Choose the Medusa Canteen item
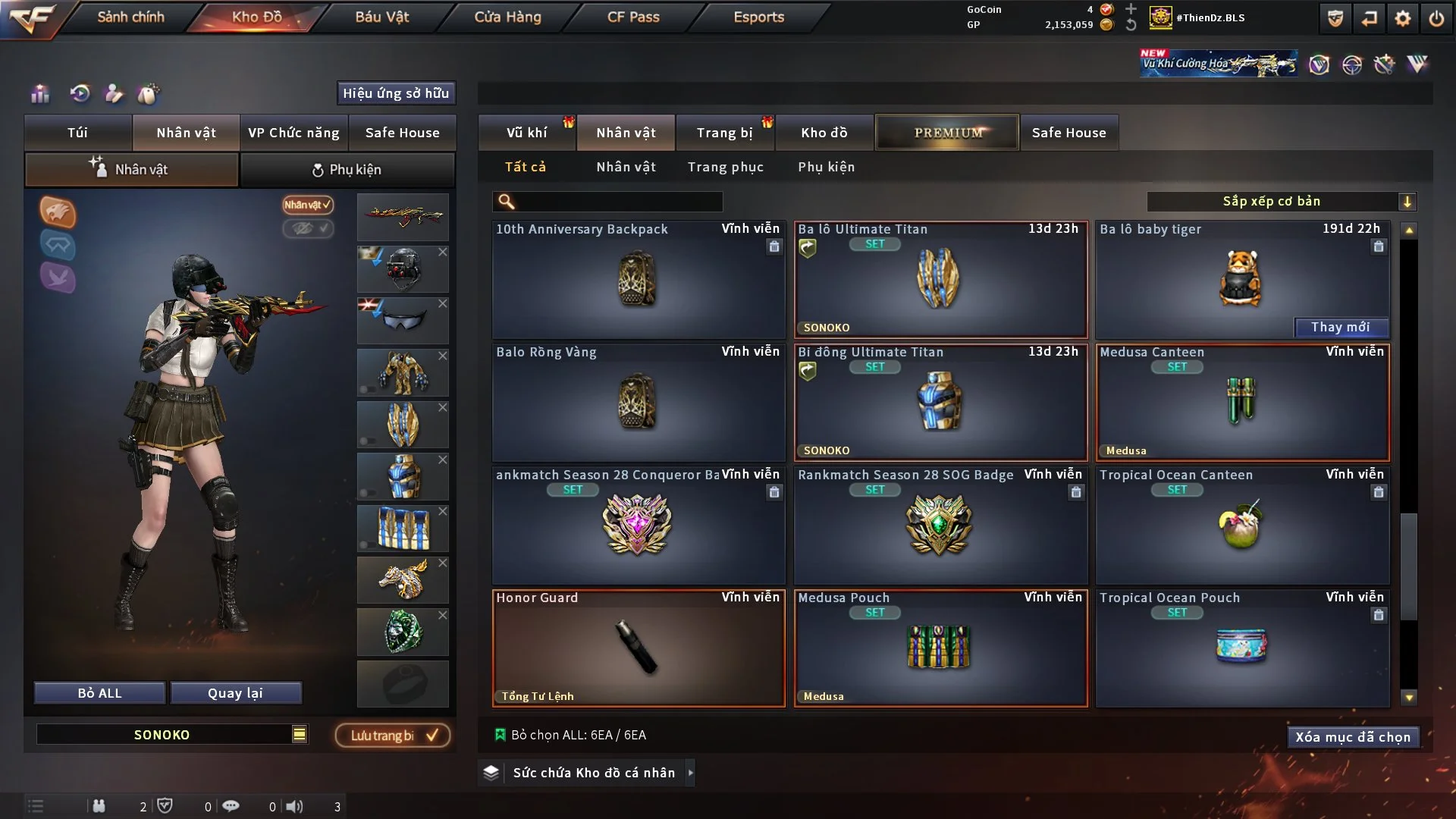Image resolution: width=1456 pixels, height=819 pixels. pyautogui.click(x=1241, y=402)
